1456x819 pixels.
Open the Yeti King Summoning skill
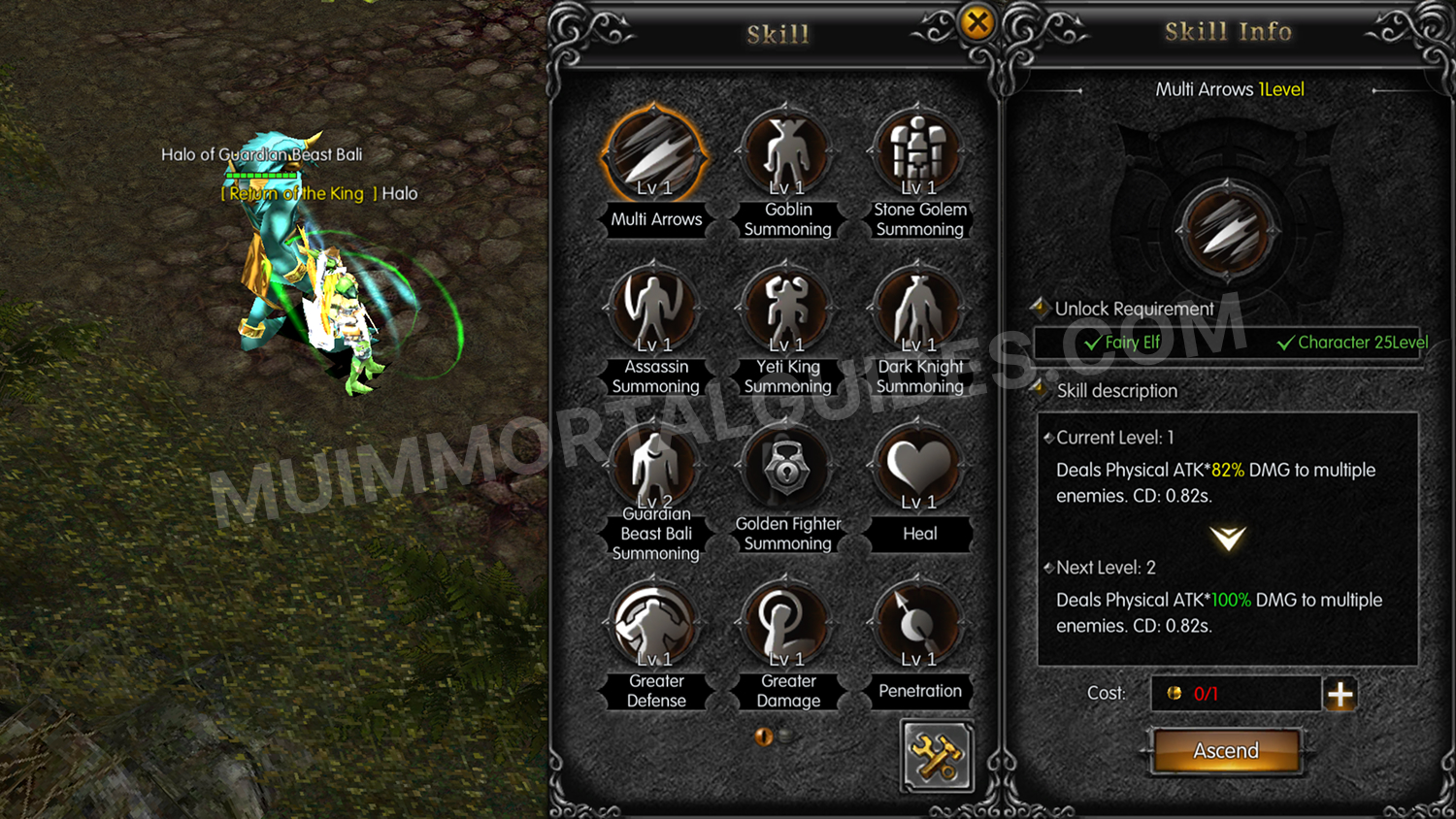pos(787,309)
